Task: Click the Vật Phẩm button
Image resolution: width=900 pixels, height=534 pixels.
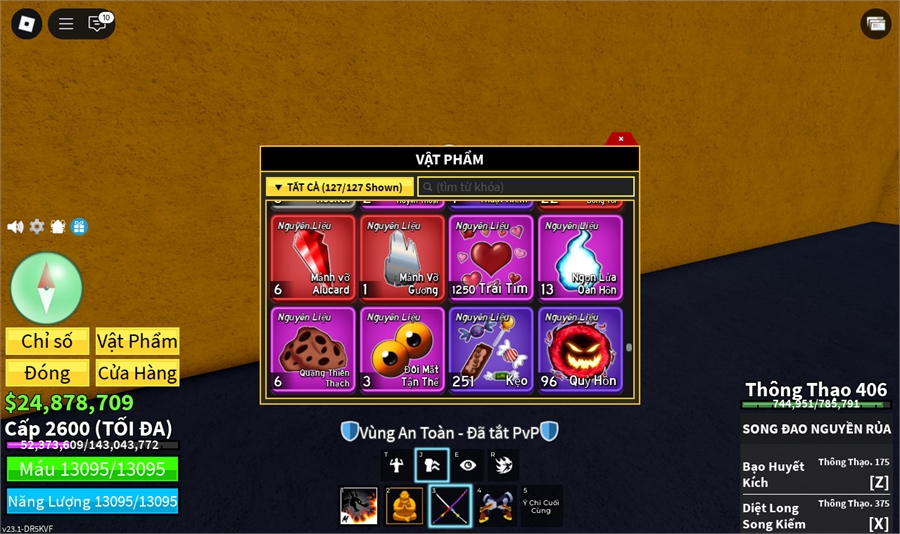Action: [x=137, y=341]
